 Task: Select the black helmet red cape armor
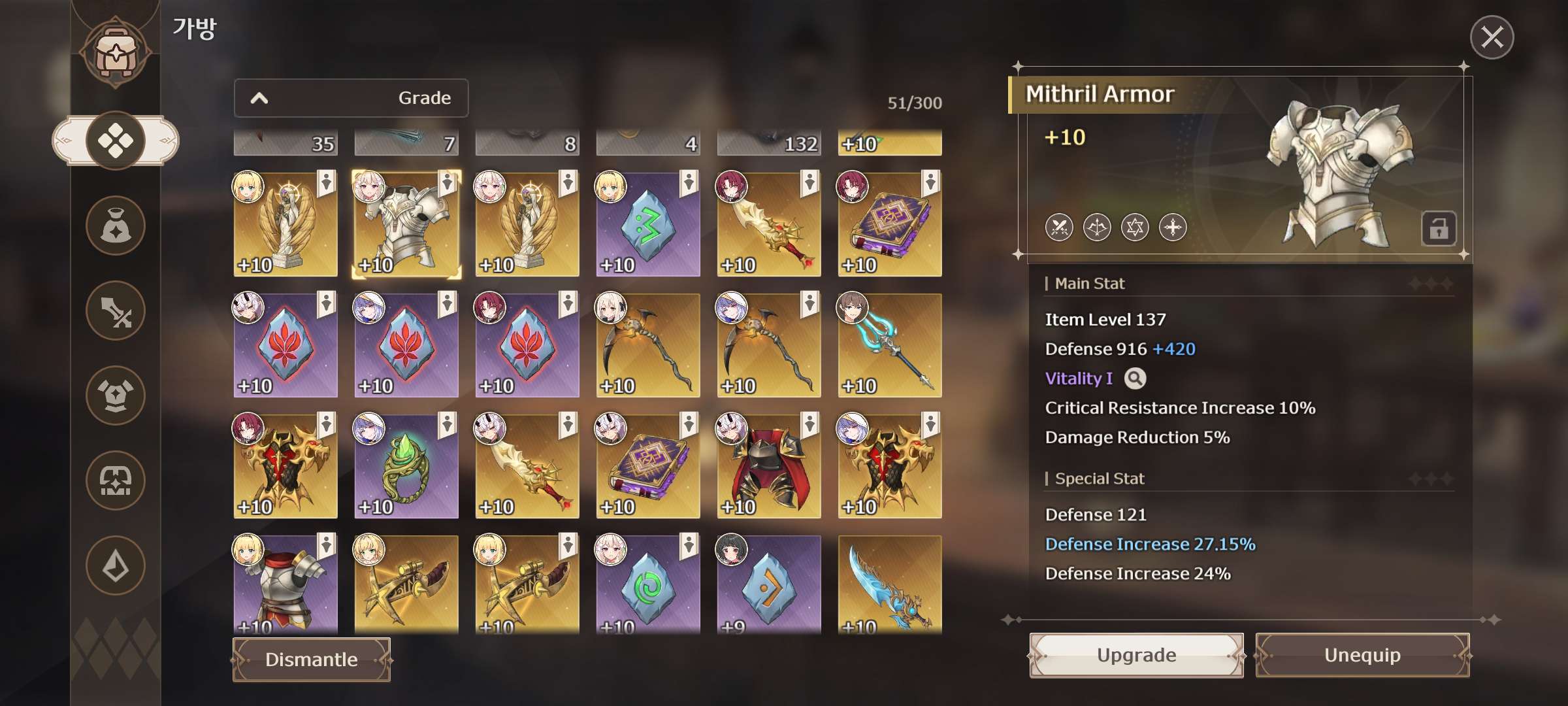tap(769, 467)
